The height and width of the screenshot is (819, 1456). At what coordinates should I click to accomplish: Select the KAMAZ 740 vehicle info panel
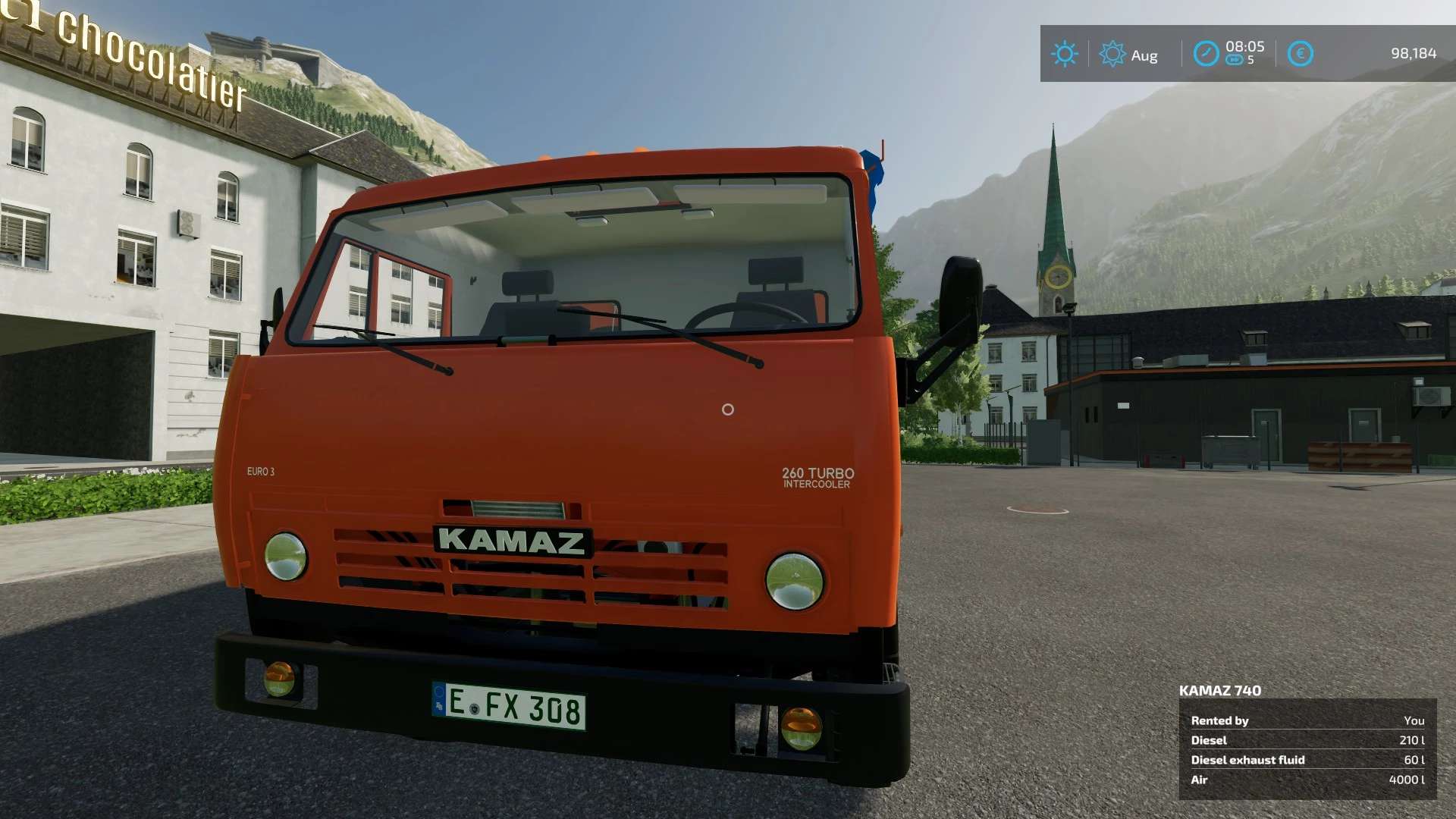click(1307, 748)
